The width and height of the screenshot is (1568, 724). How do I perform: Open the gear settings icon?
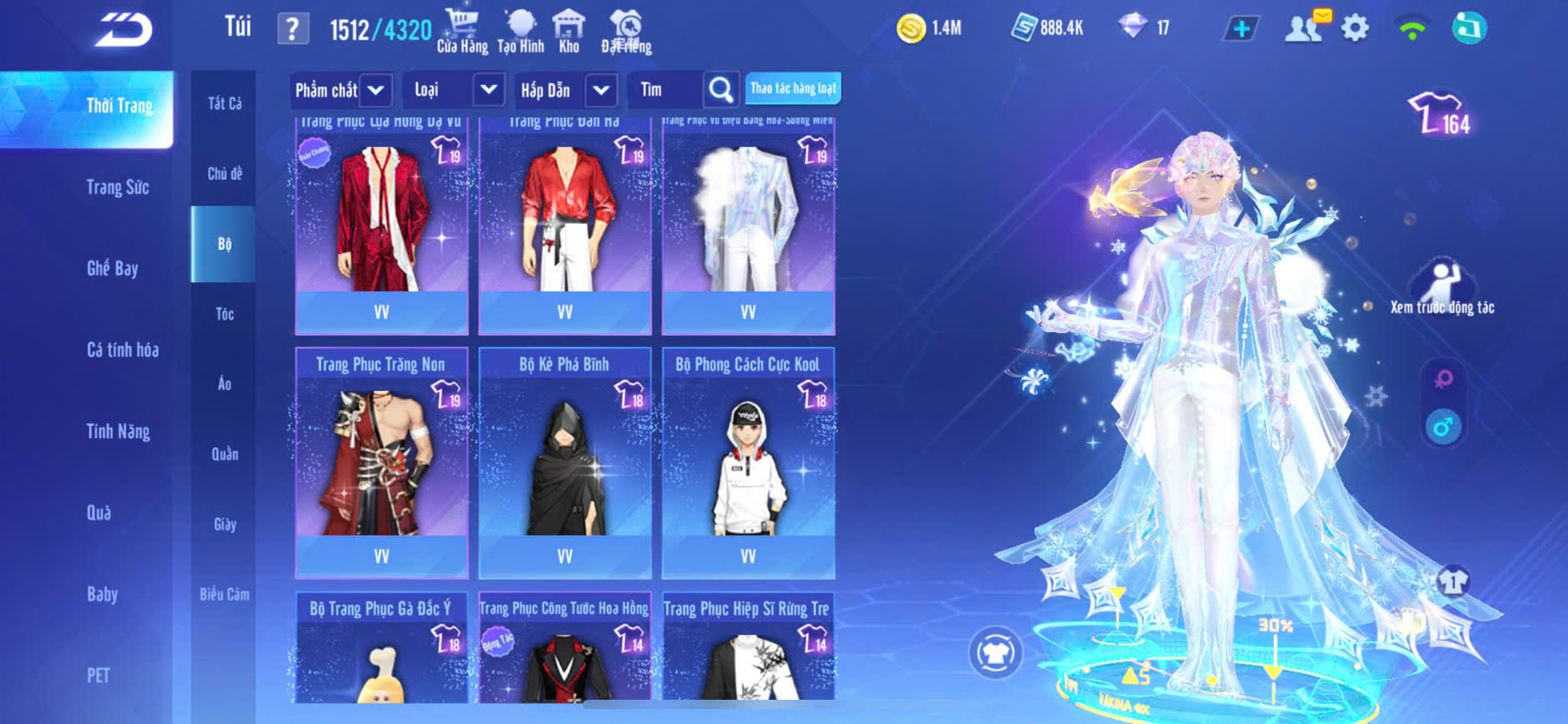(1355, 28)
